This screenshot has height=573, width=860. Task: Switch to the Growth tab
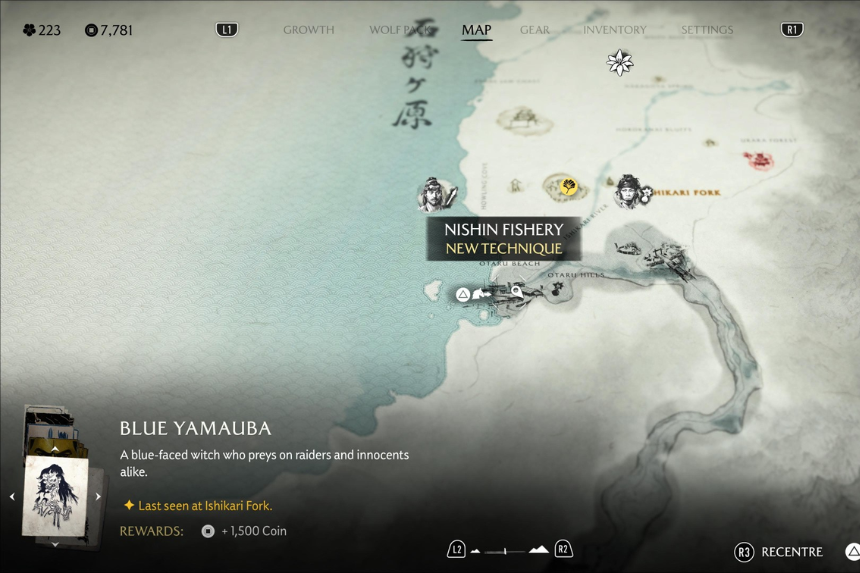point(308,30)
